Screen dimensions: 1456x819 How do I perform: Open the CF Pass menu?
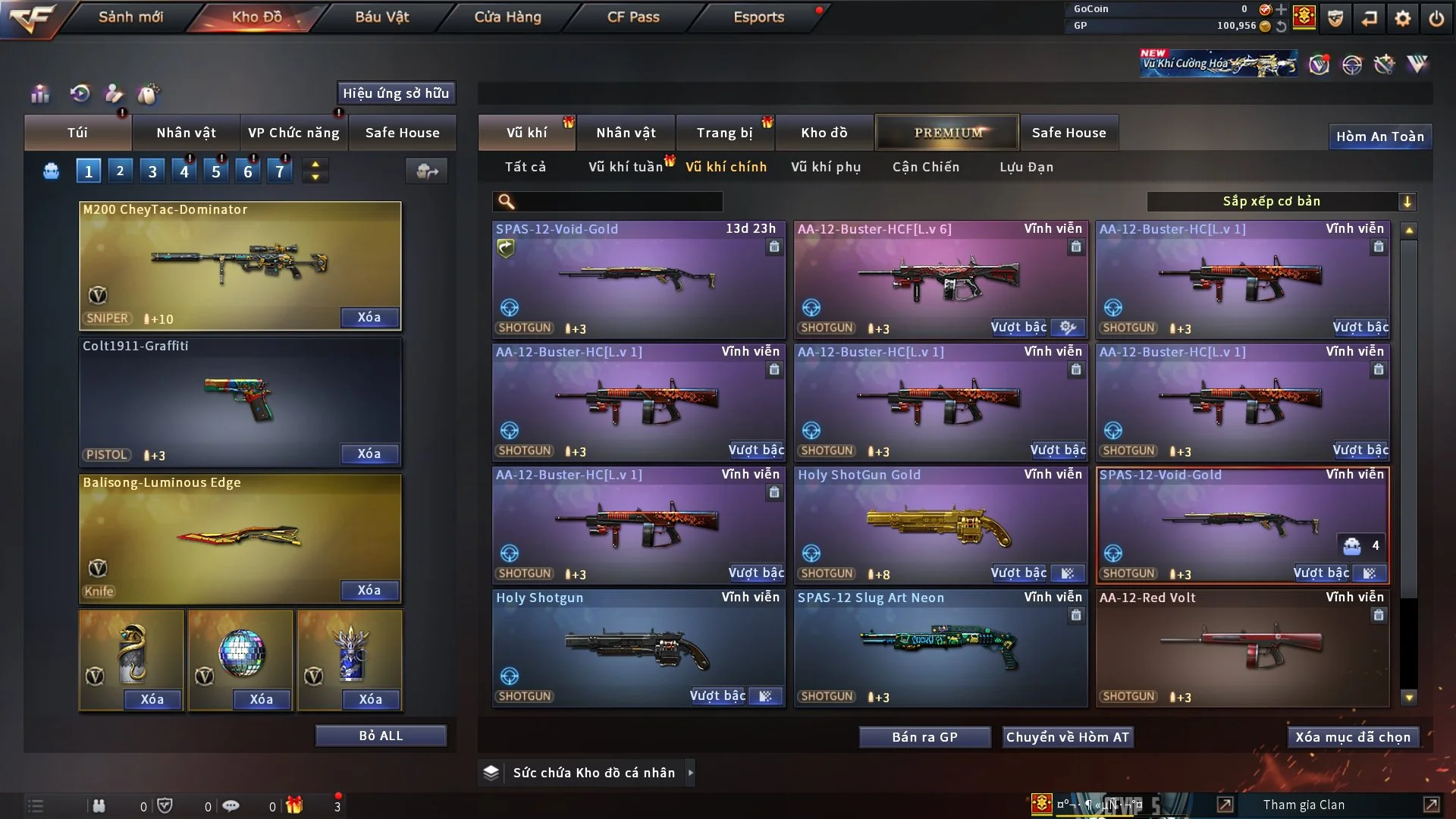(x=633, y=17)
